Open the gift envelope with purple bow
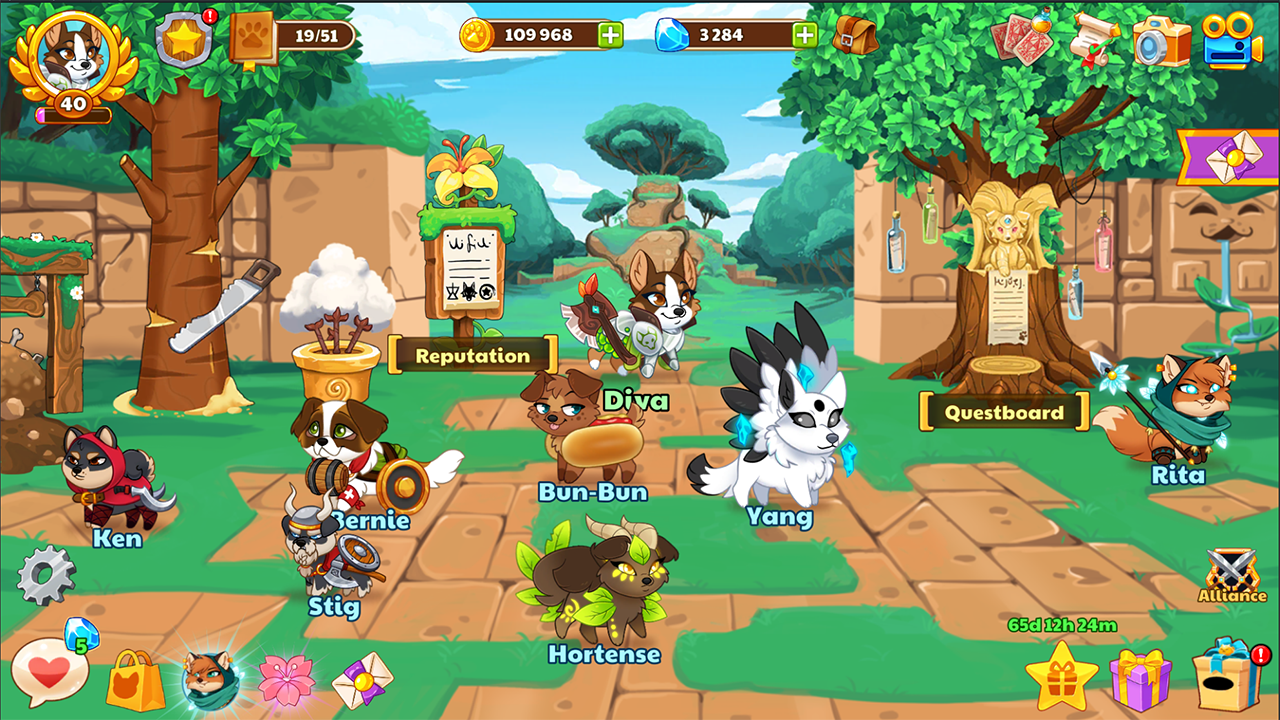The width and height of the screenshot is (1280, 720). pyautogui.click(x=363, y=683)
